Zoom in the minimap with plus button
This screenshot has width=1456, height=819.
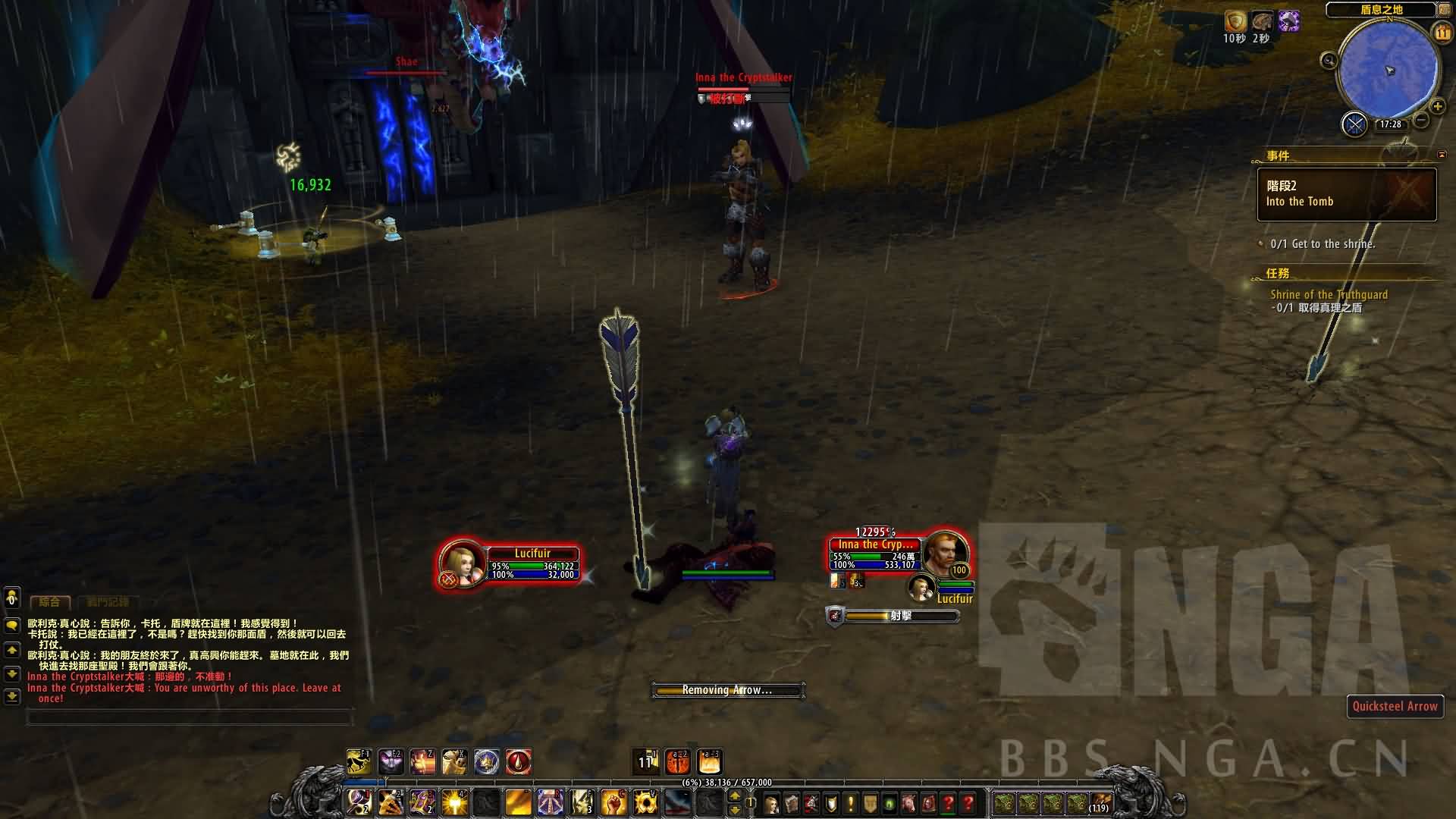[1437, 106]
